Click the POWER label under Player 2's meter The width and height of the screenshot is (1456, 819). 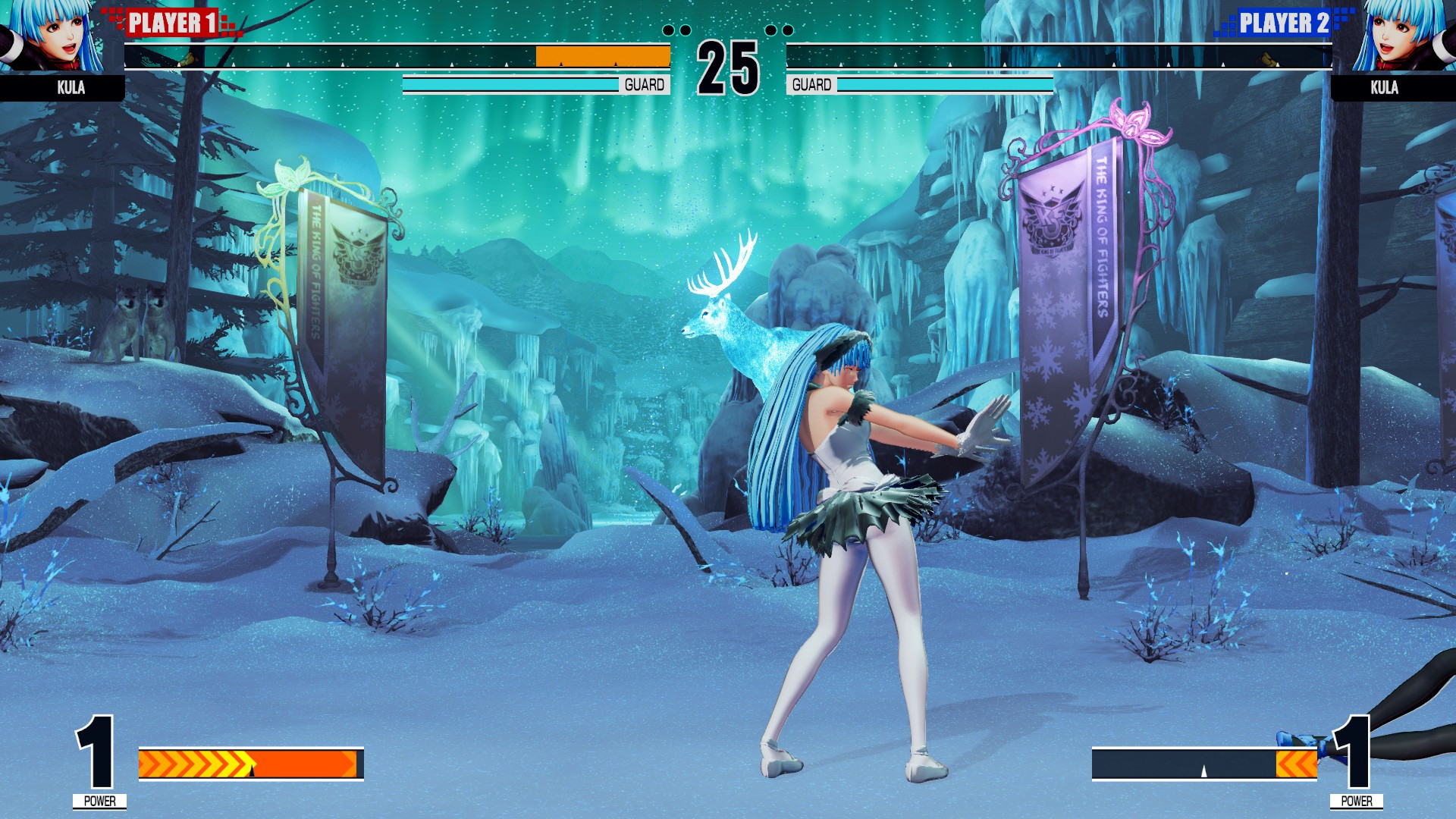1357,800
